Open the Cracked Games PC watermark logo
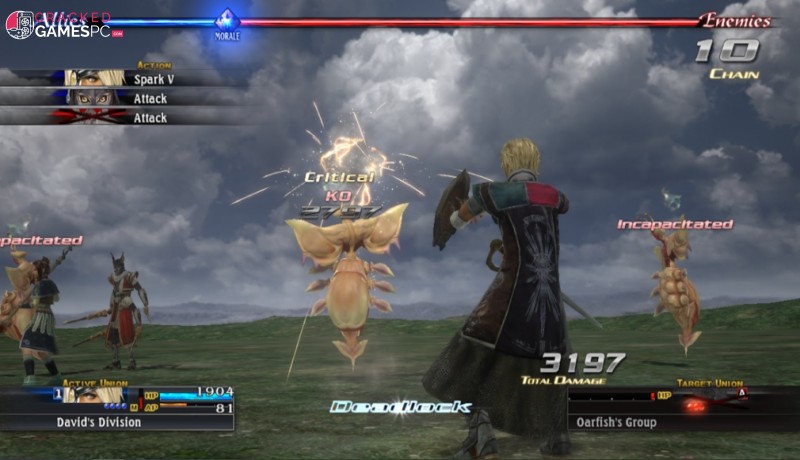Image resolution: width=800 pixels, height=460 pixels. (60, 25)
